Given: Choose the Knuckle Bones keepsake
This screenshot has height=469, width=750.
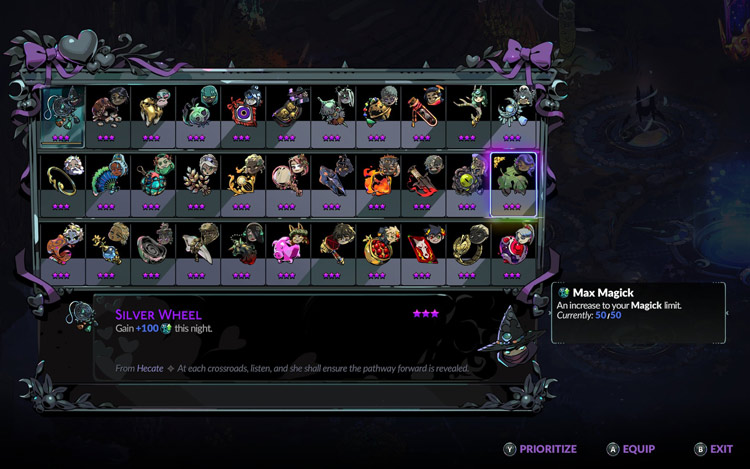Looking at the screenshot, I should click(x=105, y=111).
